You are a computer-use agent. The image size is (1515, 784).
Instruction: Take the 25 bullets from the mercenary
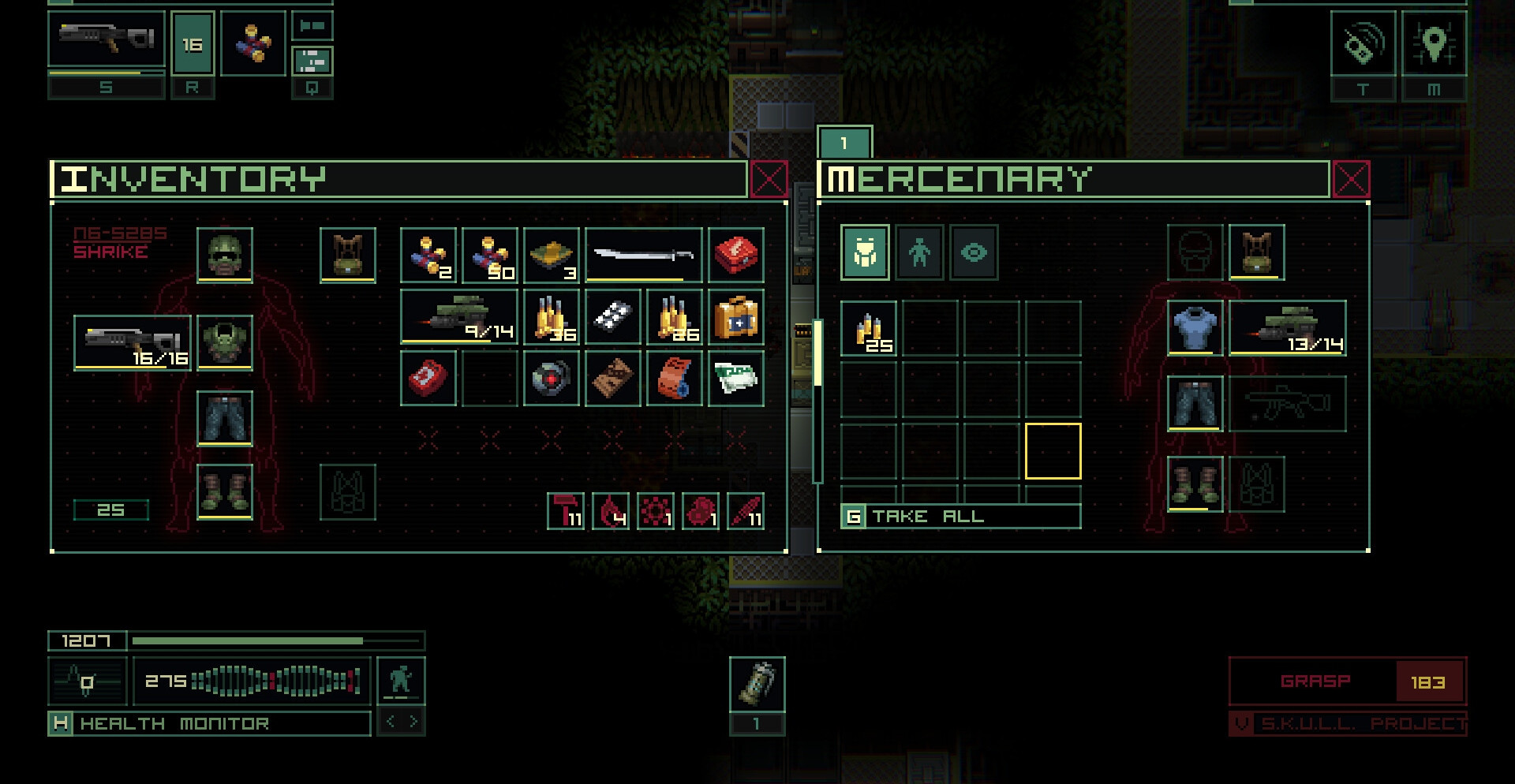(869, 328)
